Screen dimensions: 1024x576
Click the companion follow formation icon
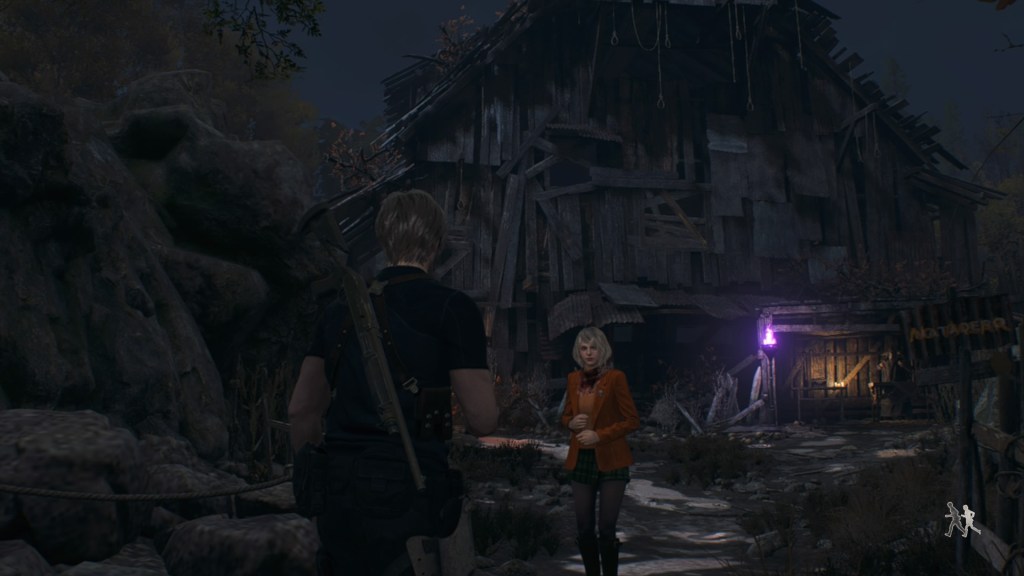point(961,520)
